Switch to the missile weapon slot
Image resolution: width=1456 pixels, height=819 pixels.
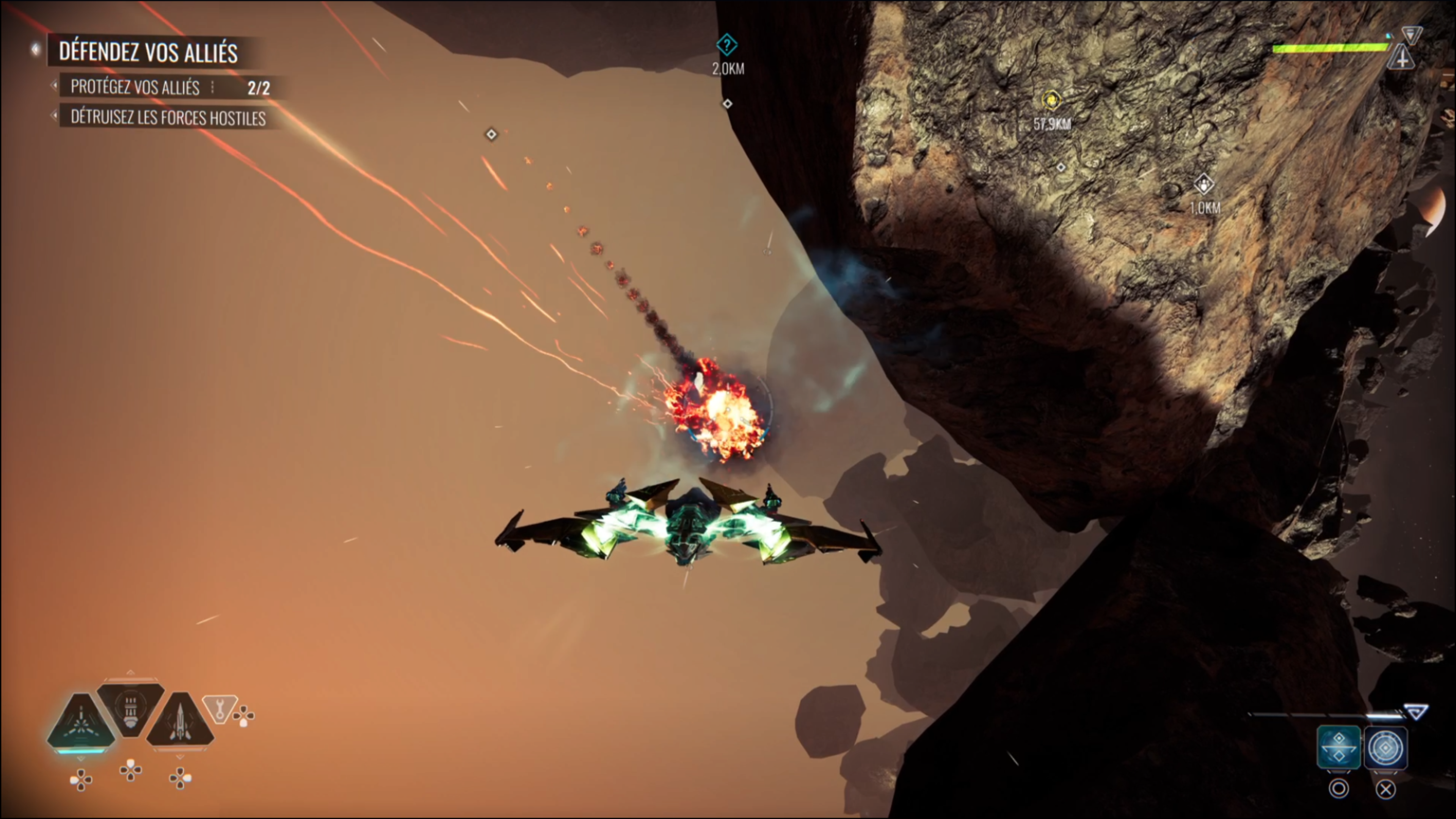pyautogui.click(x=180, y=722)
